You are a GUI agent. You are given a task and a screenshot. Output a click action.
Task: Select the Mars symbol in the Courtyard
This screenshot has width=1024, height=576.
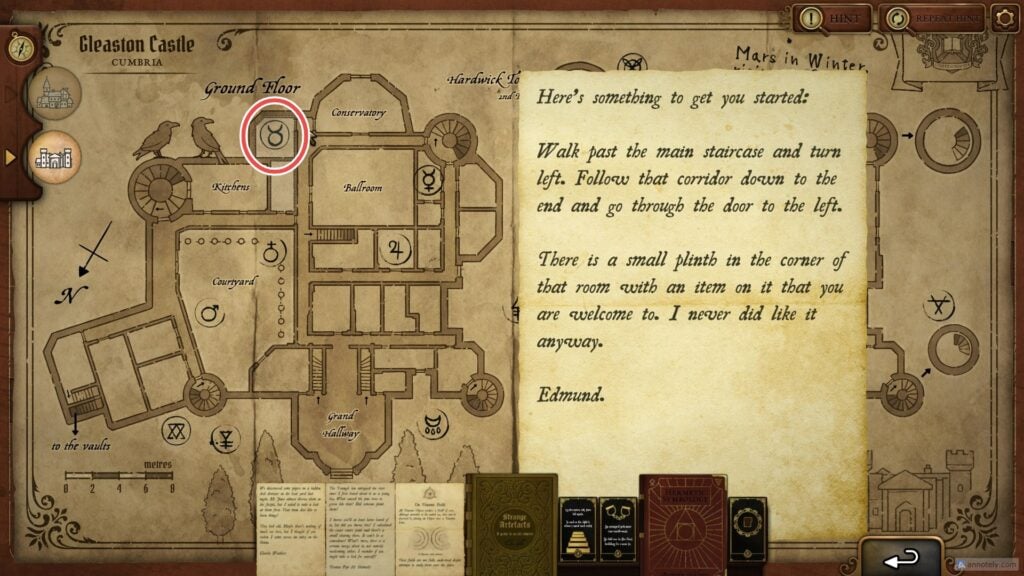211,315
